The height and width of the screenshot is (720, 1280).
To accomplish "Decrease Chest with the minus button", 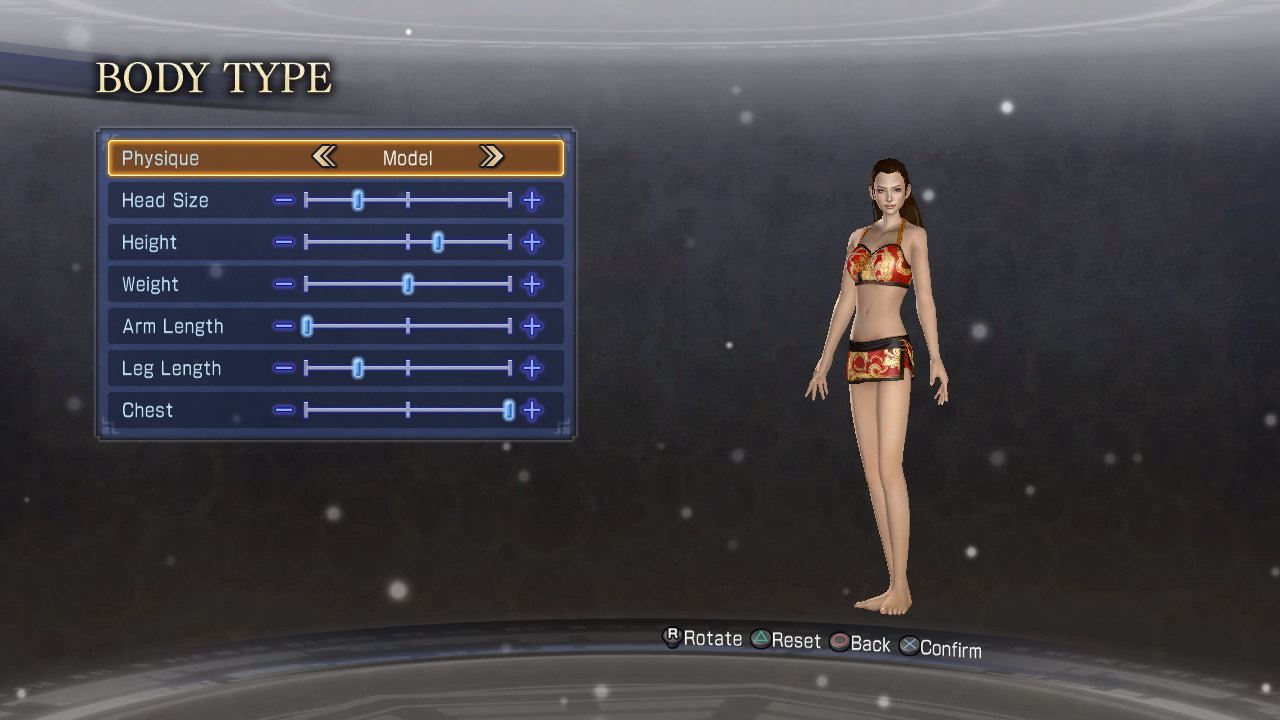I will (x=284, y=410).
